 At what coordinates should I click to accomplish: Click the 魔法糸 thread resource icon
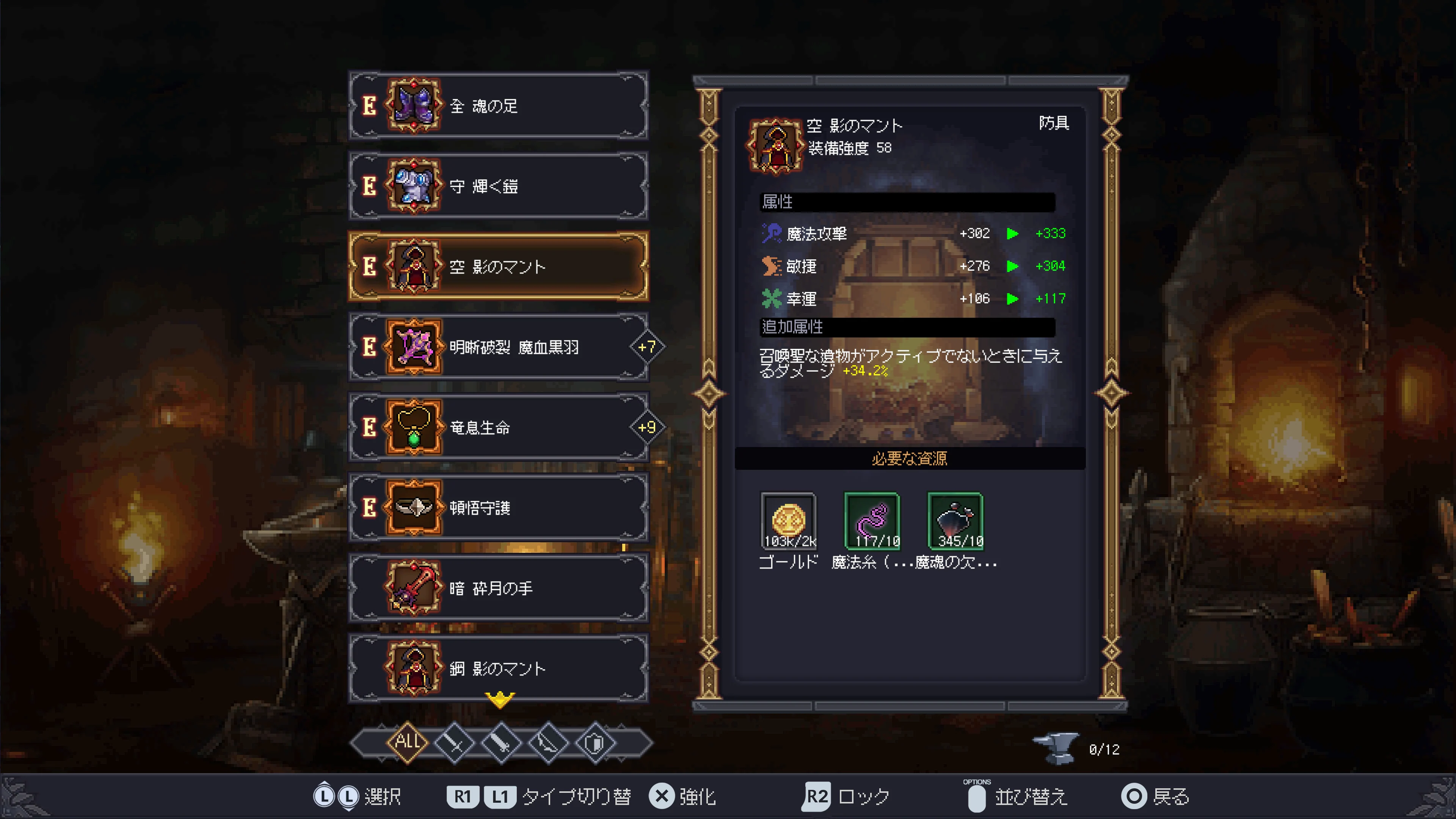point(872,521)
